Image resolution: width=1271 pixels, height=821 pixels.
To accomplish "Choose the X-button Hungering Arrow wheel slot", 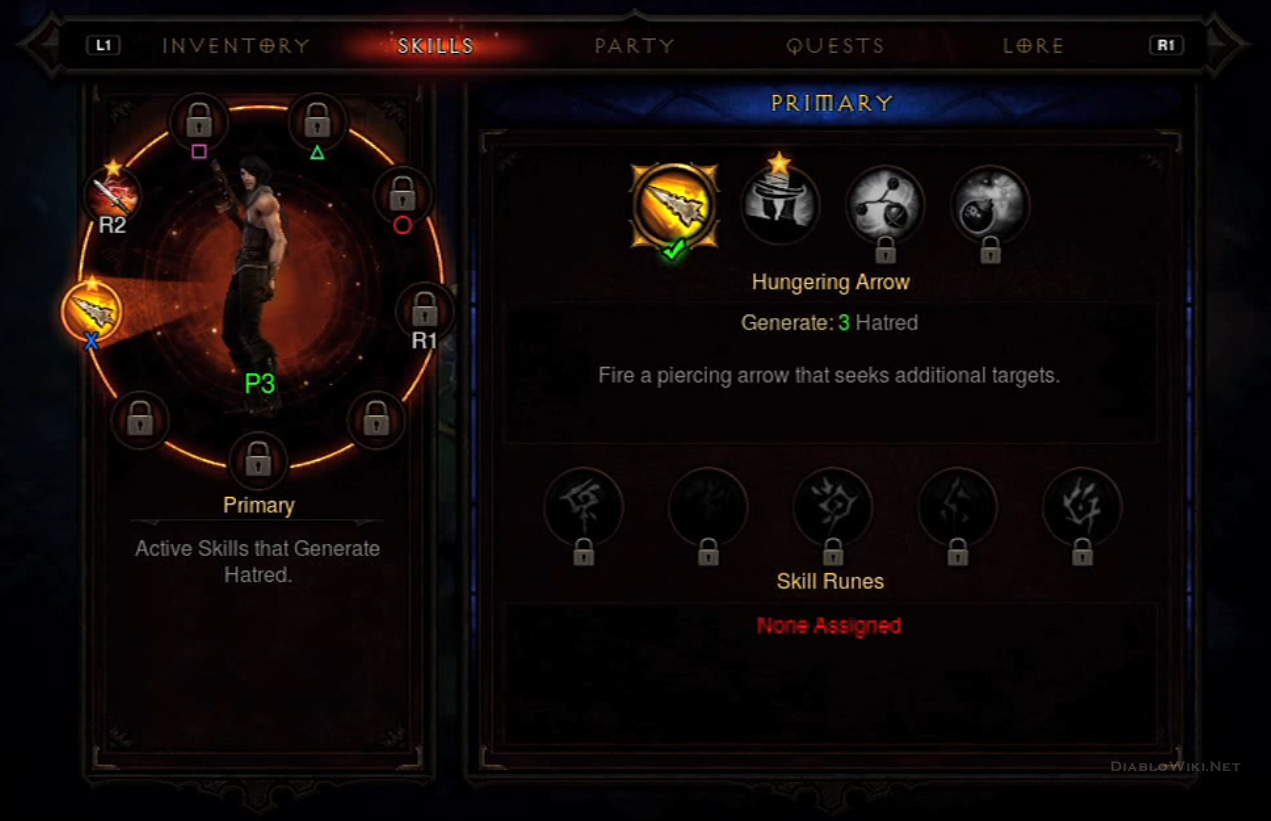I will (92, 312).
